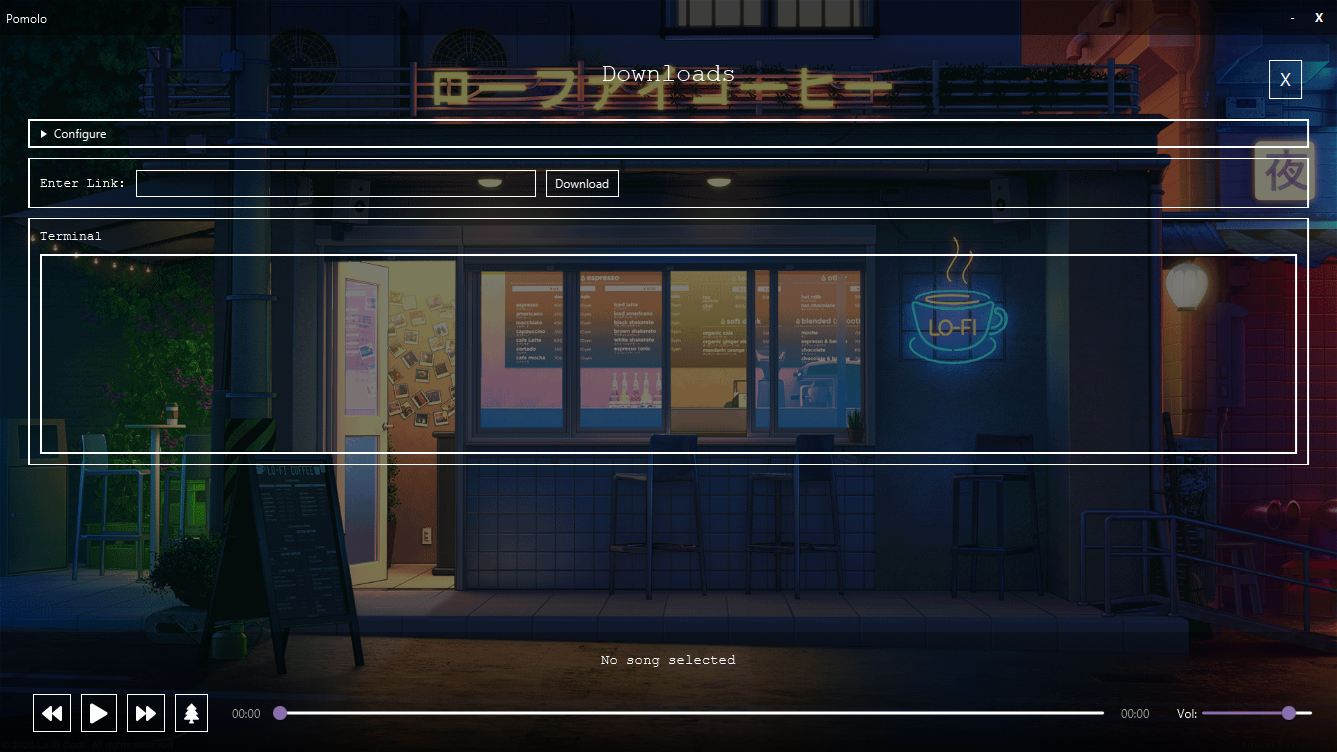Image resolution: width=1337 pixels, height=752 pixels.
Task: Click the rewind previous-track icon
Action: point(51,713)
